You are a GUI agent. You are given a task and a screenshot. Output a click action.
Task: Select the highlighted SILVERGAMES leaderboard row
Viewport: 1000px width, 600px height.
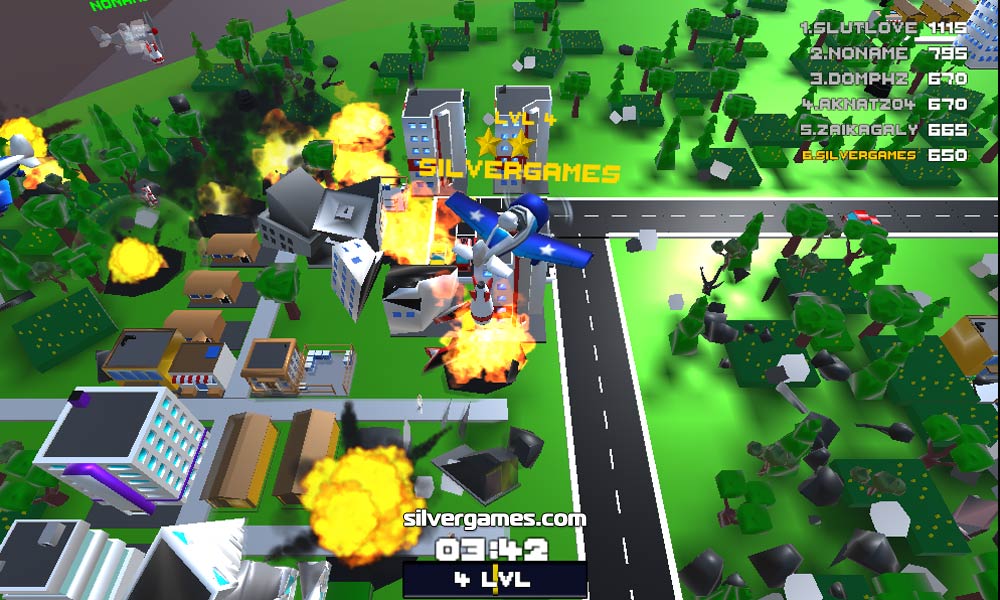pos(884,155)
